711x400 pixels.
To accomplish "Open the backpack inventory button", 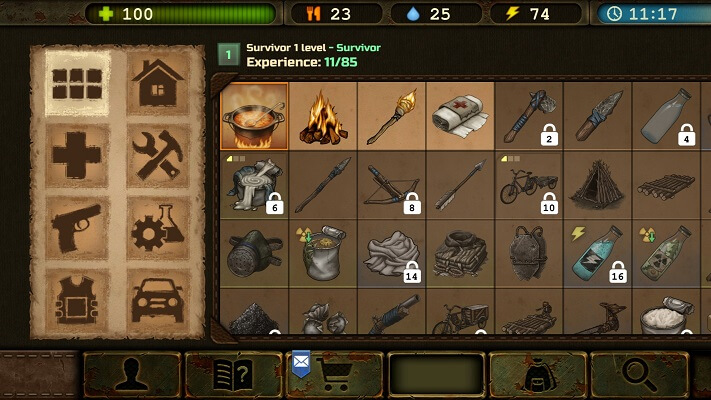I will pos(538,375).
